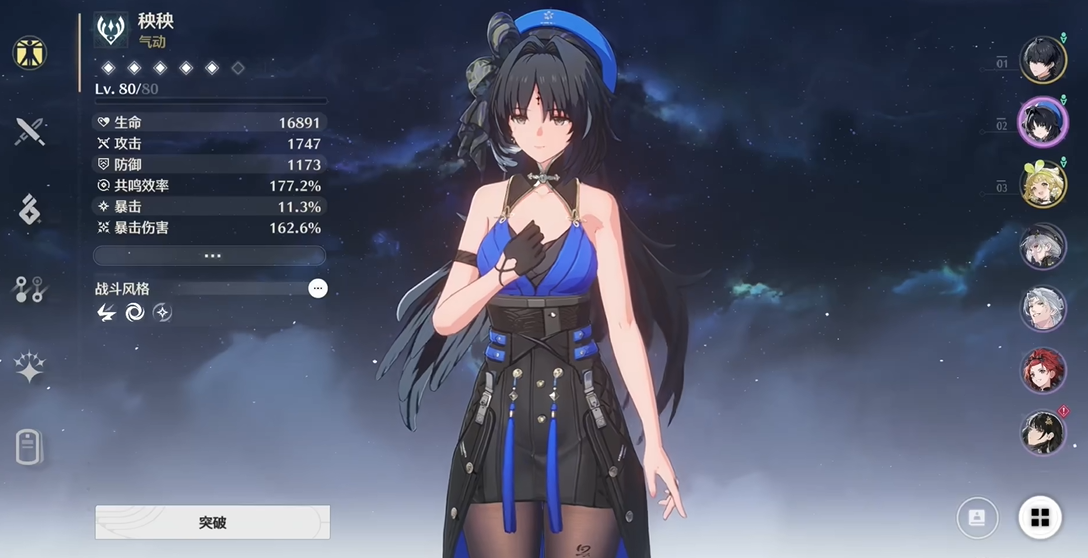Select the portrait with the red alert badge
Screen dimensions: 1088x558
[x=1043, y=433]
